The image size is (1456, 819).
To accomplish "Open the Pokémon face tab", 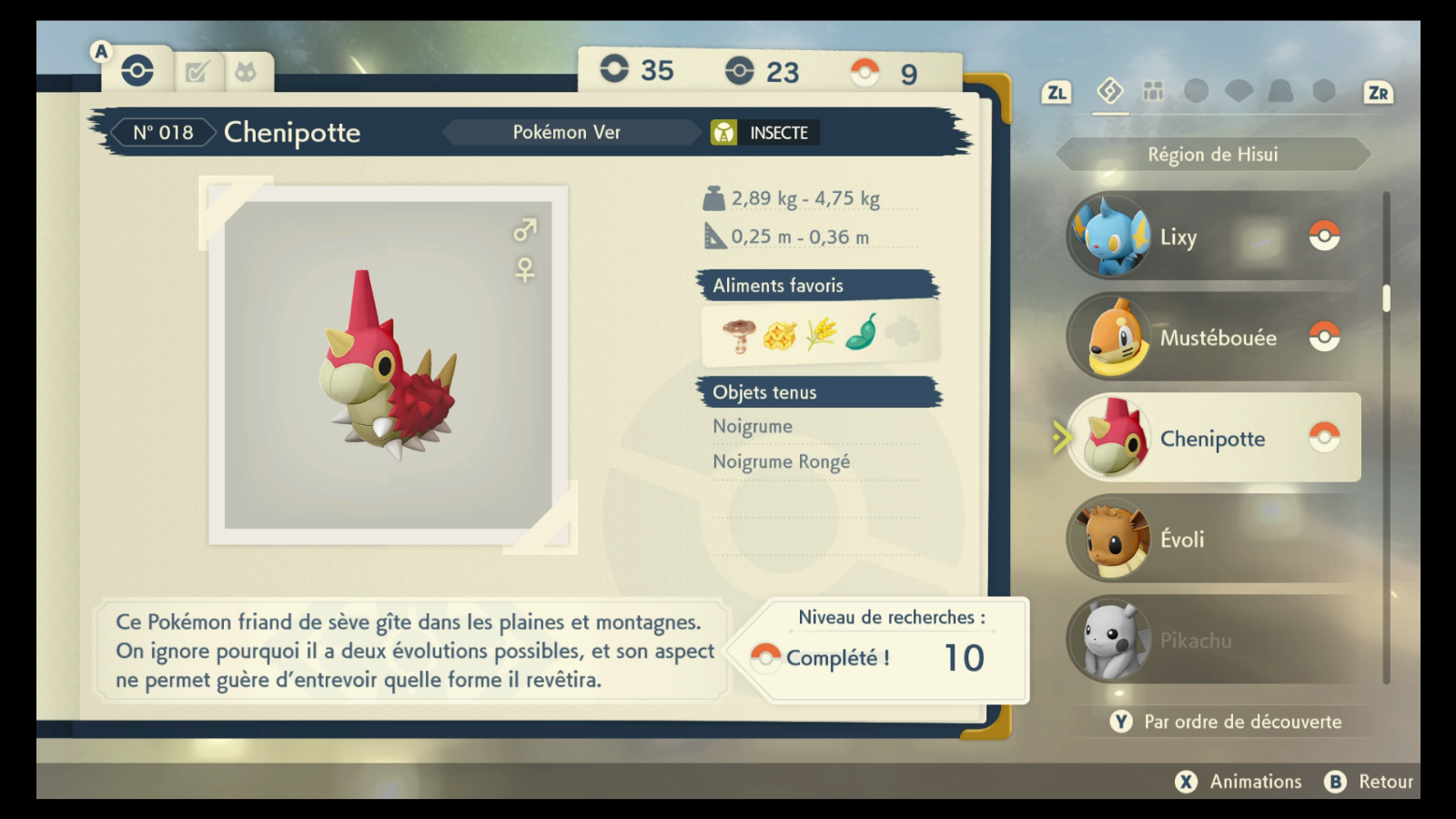I will click(246, 72).
